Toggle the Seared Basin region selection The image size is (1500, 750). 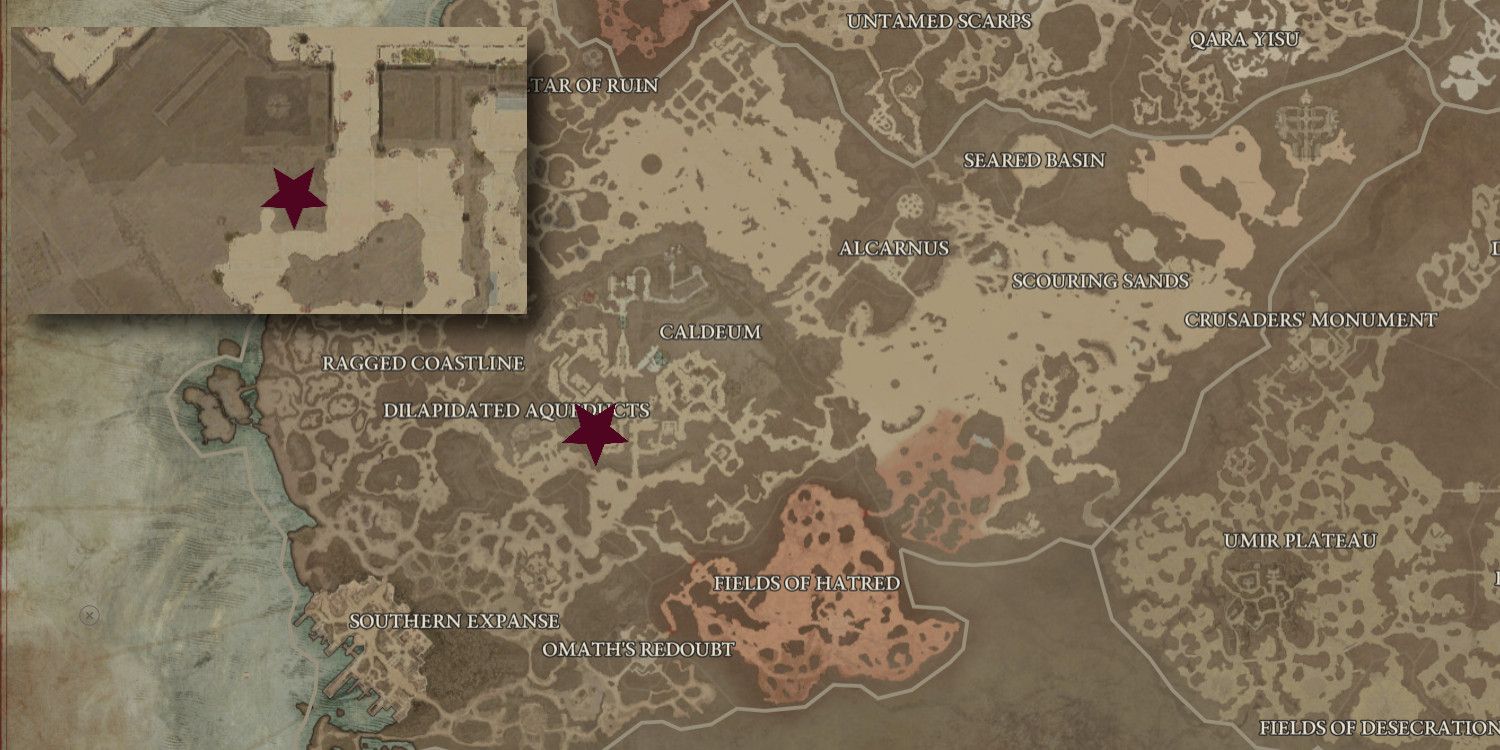[x=1032, y=159]
